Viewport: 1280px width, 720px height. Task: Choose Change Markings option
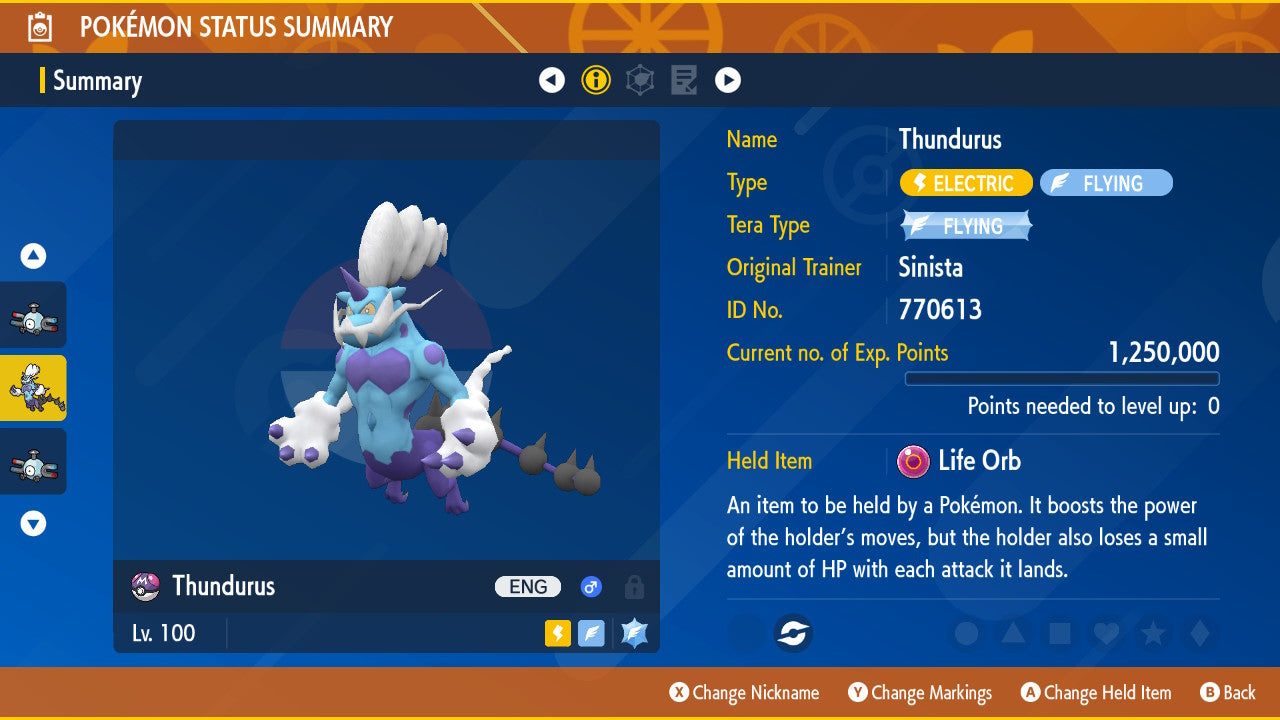920,692
